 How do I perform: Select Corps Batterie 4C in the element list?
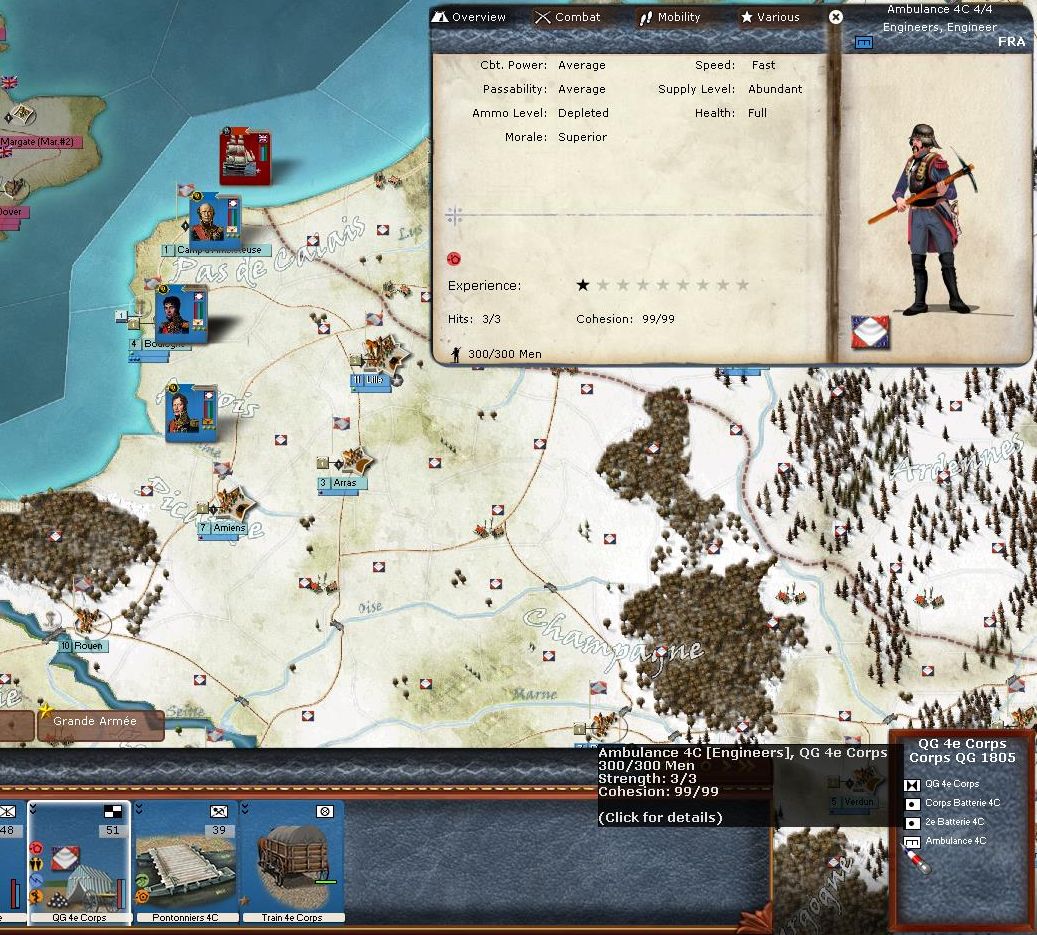click(x=961, y=803)
